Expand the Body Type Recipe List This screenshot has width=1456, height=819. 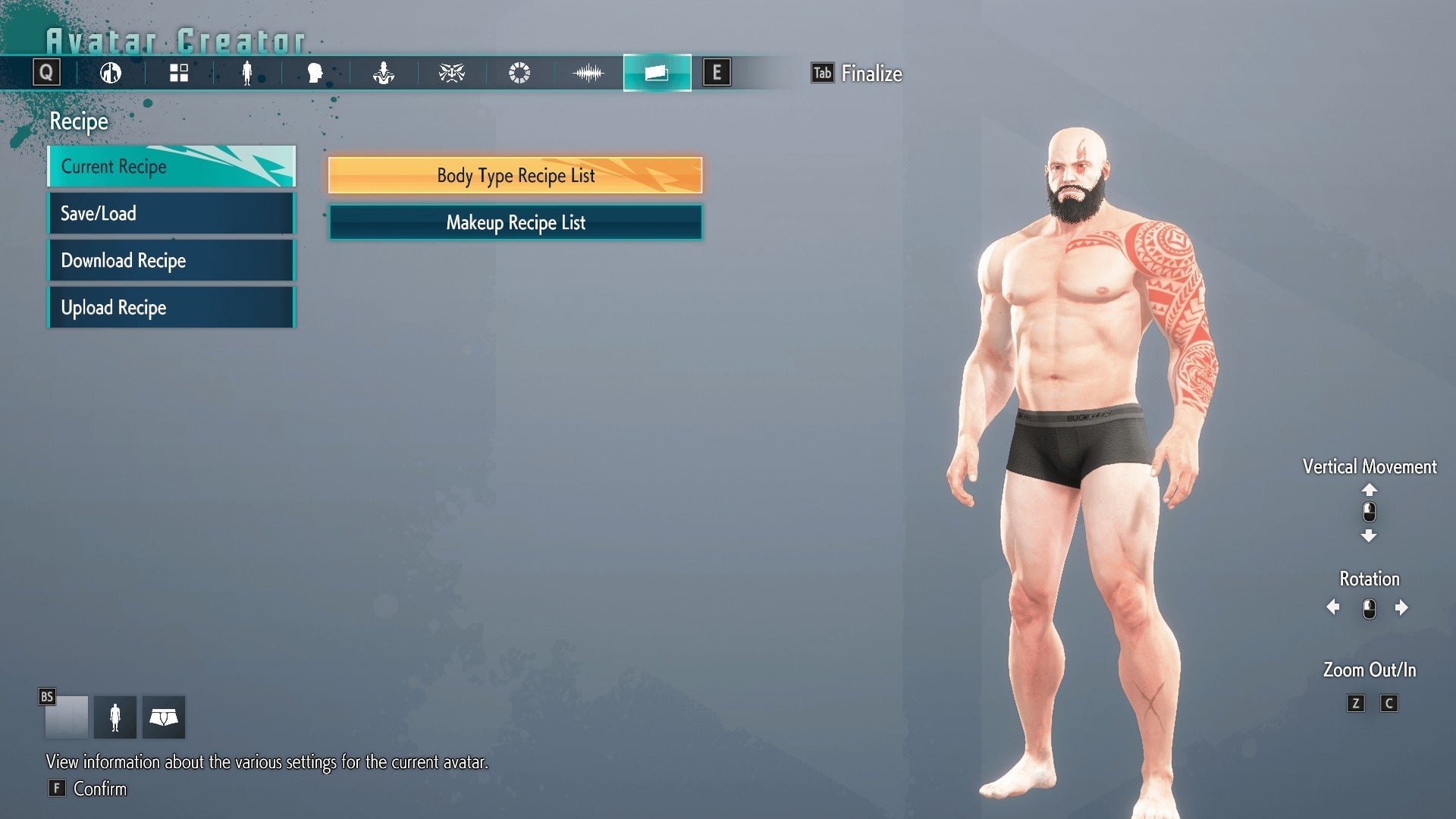pyautogui.click(x=515, y=175)
